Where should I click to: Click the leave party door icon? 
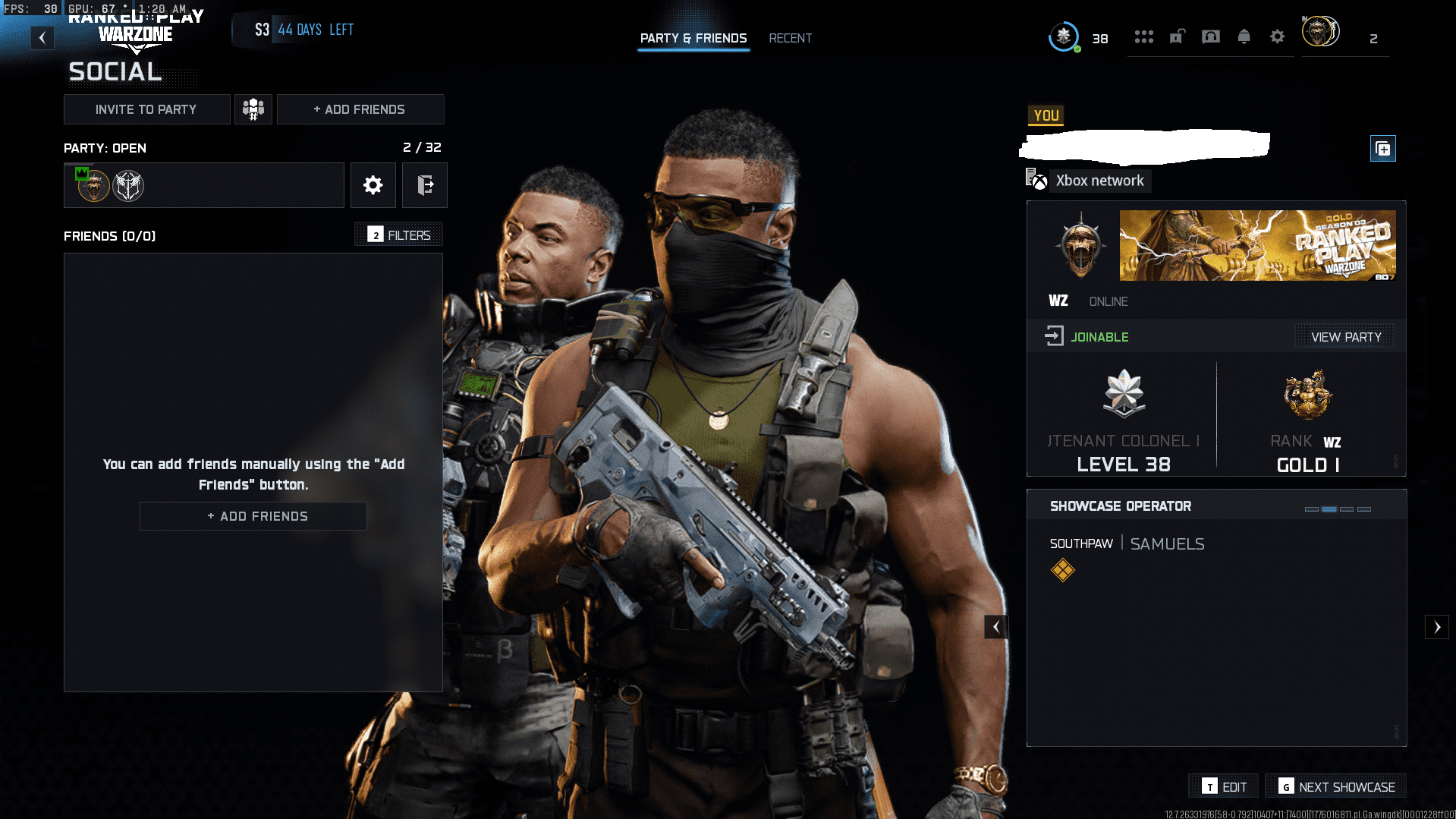pos(425,184)
